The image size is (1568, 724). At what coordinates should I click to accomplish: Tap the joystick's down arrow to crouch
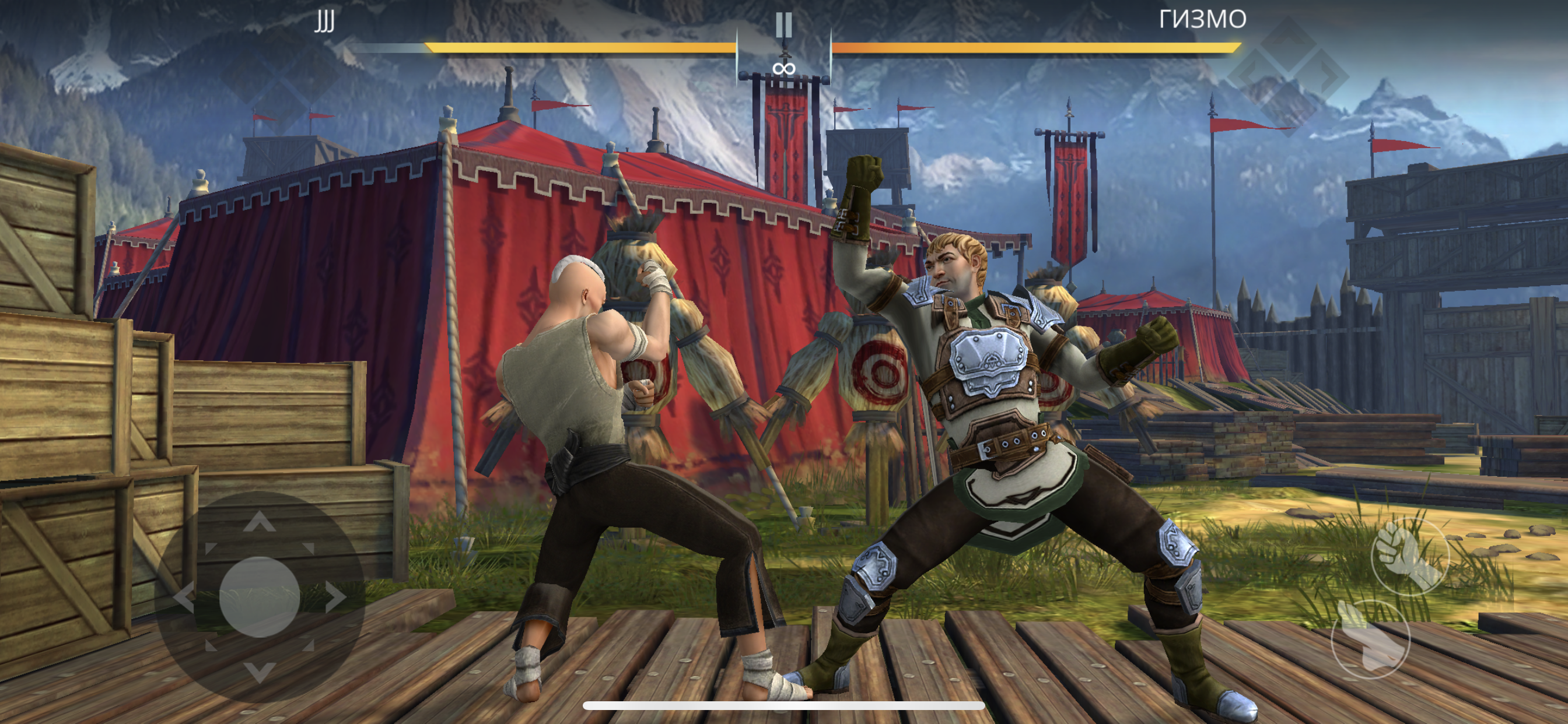click(x=260, y=671)
